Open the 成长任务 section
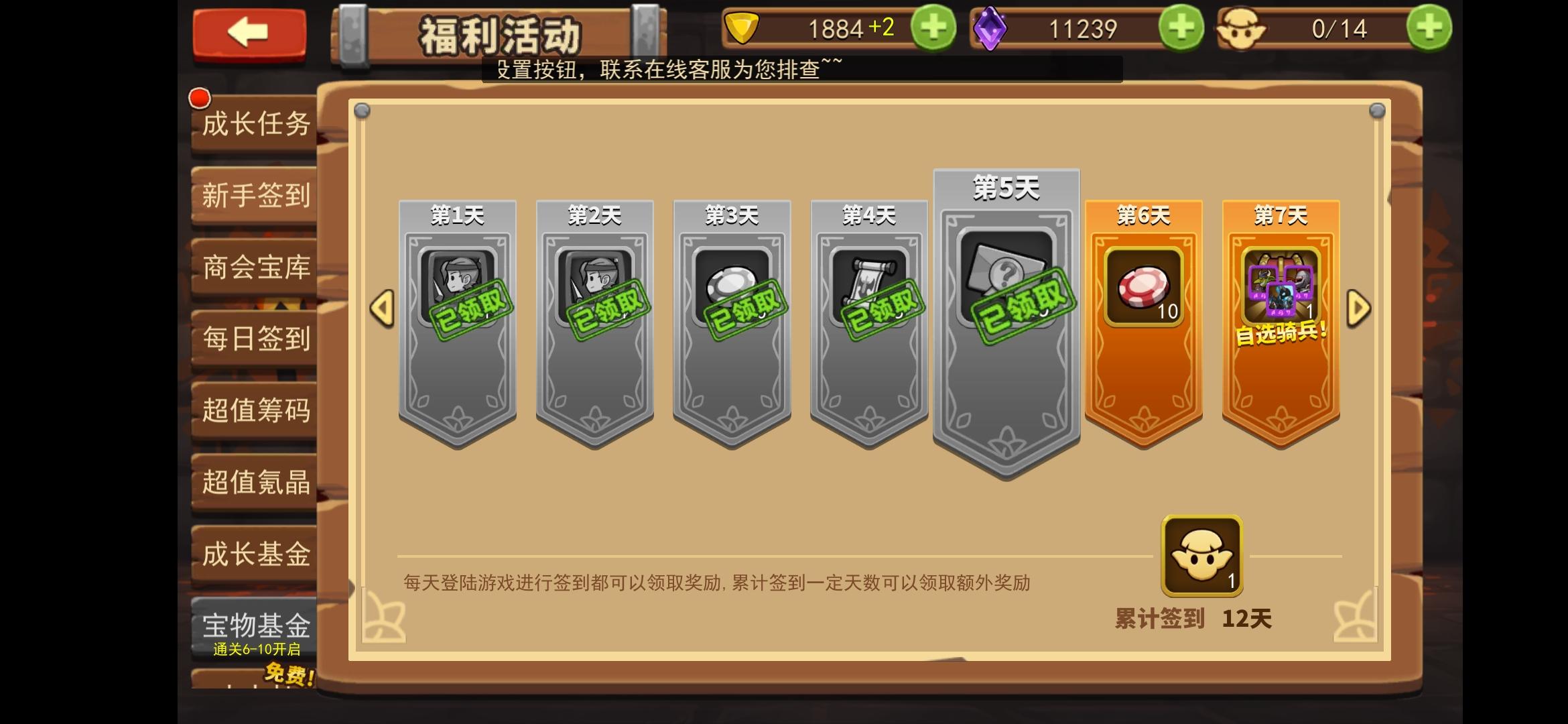This screenshot has width=1568, height=724. 255,124
